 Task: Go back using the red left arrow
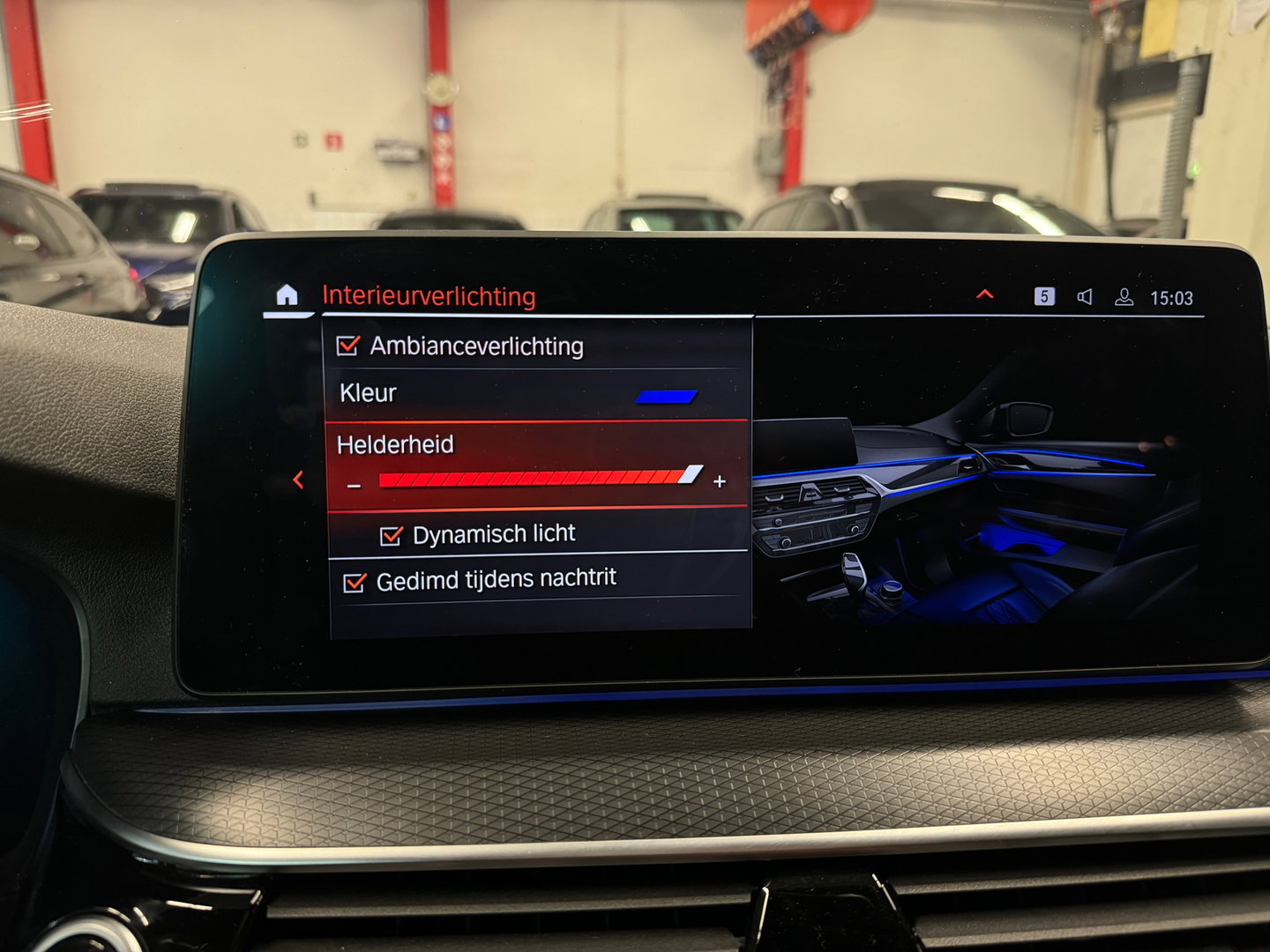click(298, 480)
